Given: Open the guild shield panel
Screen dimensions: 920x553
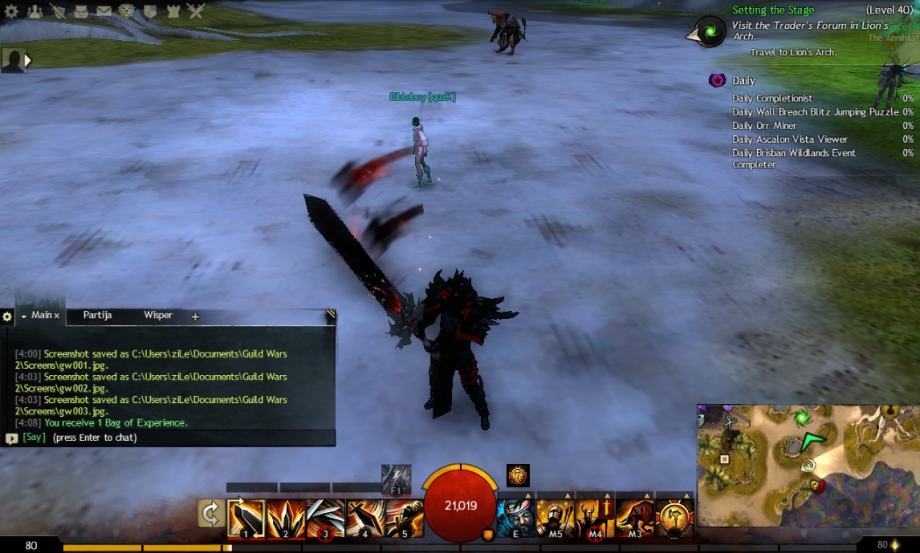Looking at the screenshot, I should click(150, 11).
